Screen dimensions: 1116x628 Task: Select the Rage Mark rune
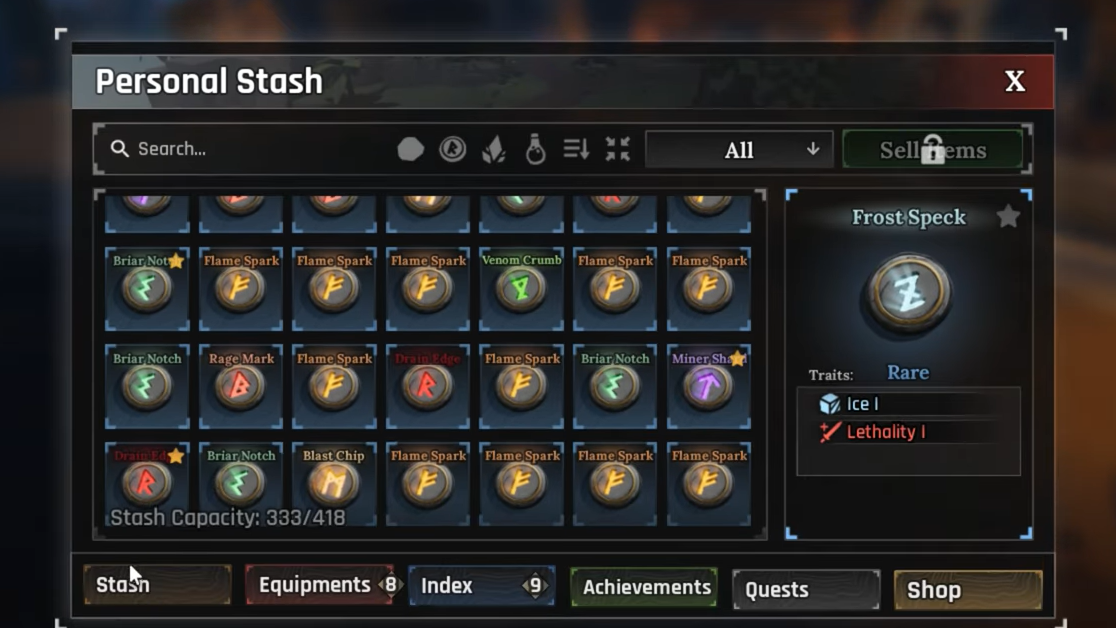pos(241,385)
